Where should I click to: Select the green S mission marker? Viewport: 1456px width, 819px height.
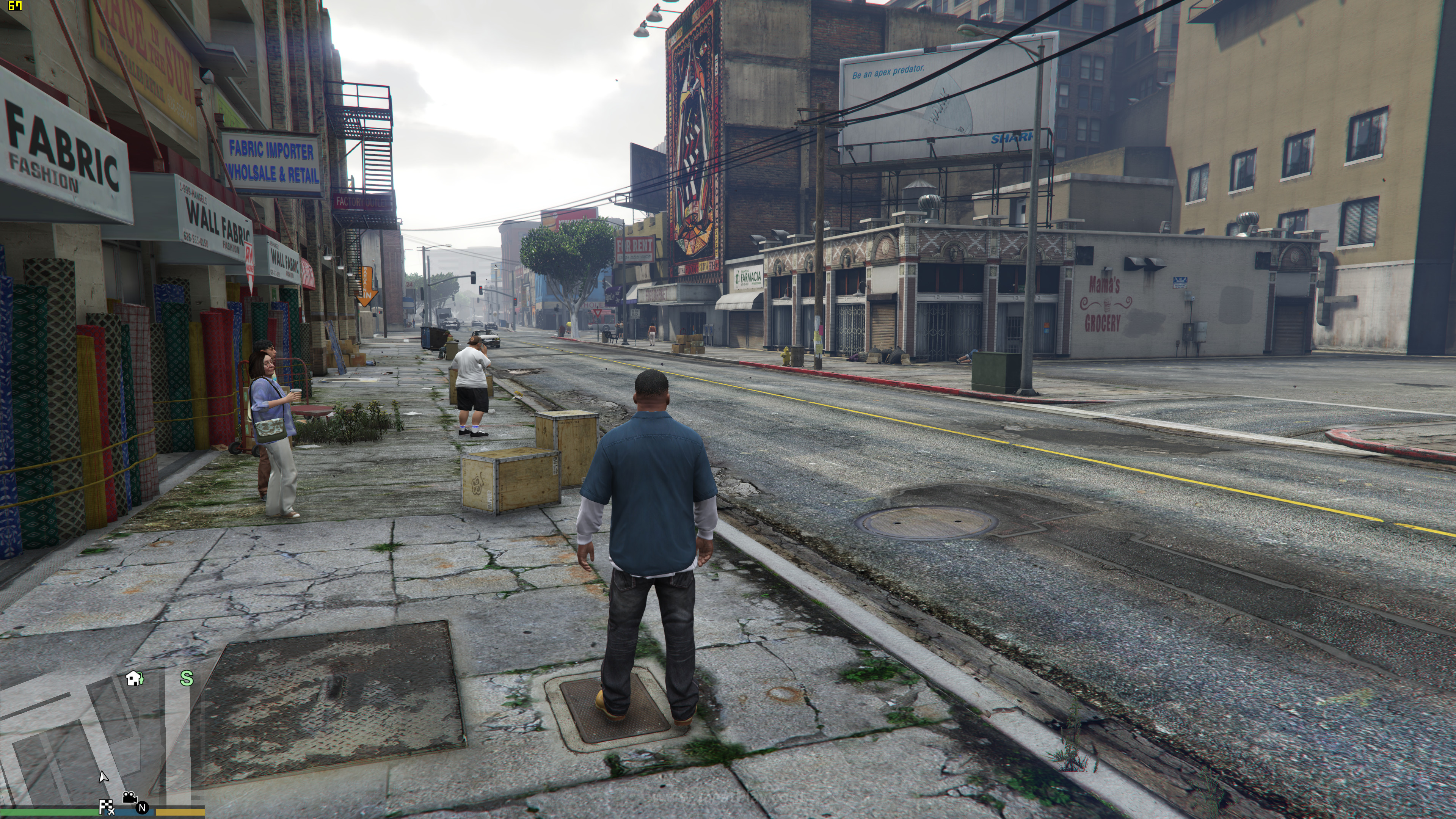[187, 678]
